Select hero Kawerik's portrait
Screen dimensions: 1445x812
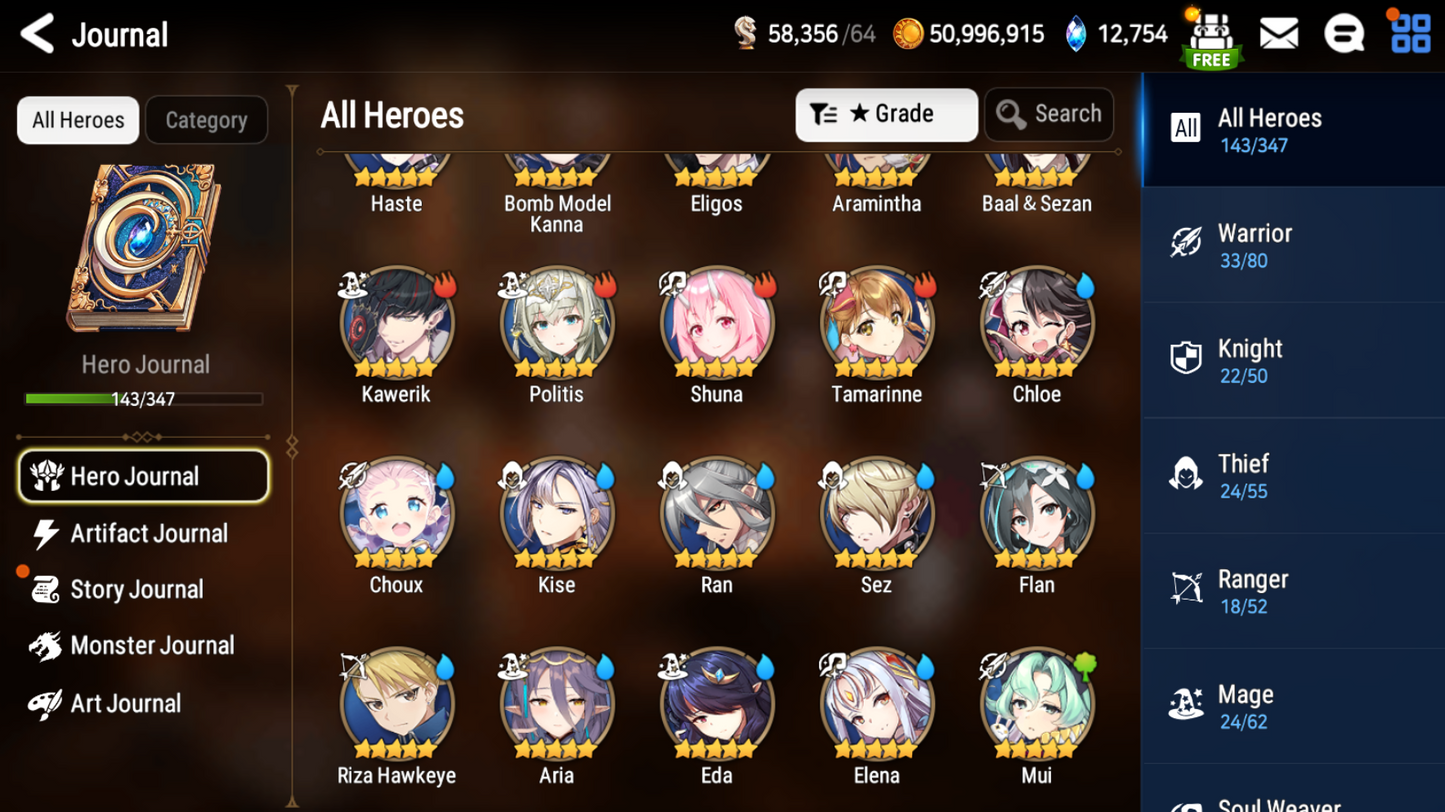point(397,324)
